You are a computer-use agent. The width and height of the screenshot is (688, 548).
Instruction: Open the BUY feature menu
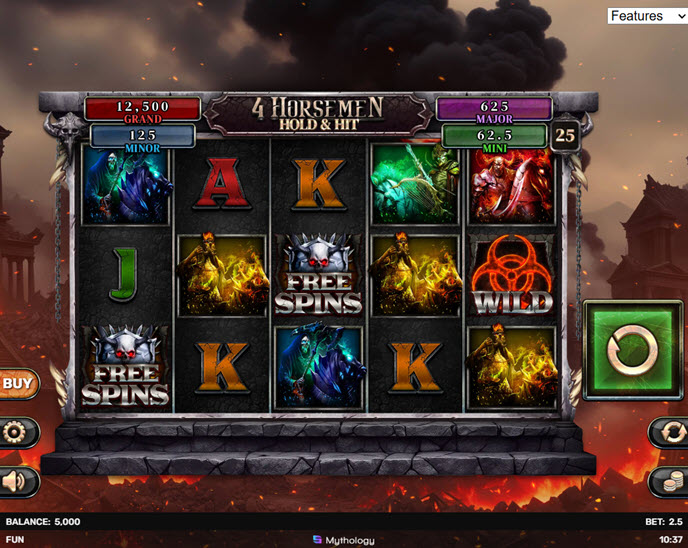(x=17, y=382)
